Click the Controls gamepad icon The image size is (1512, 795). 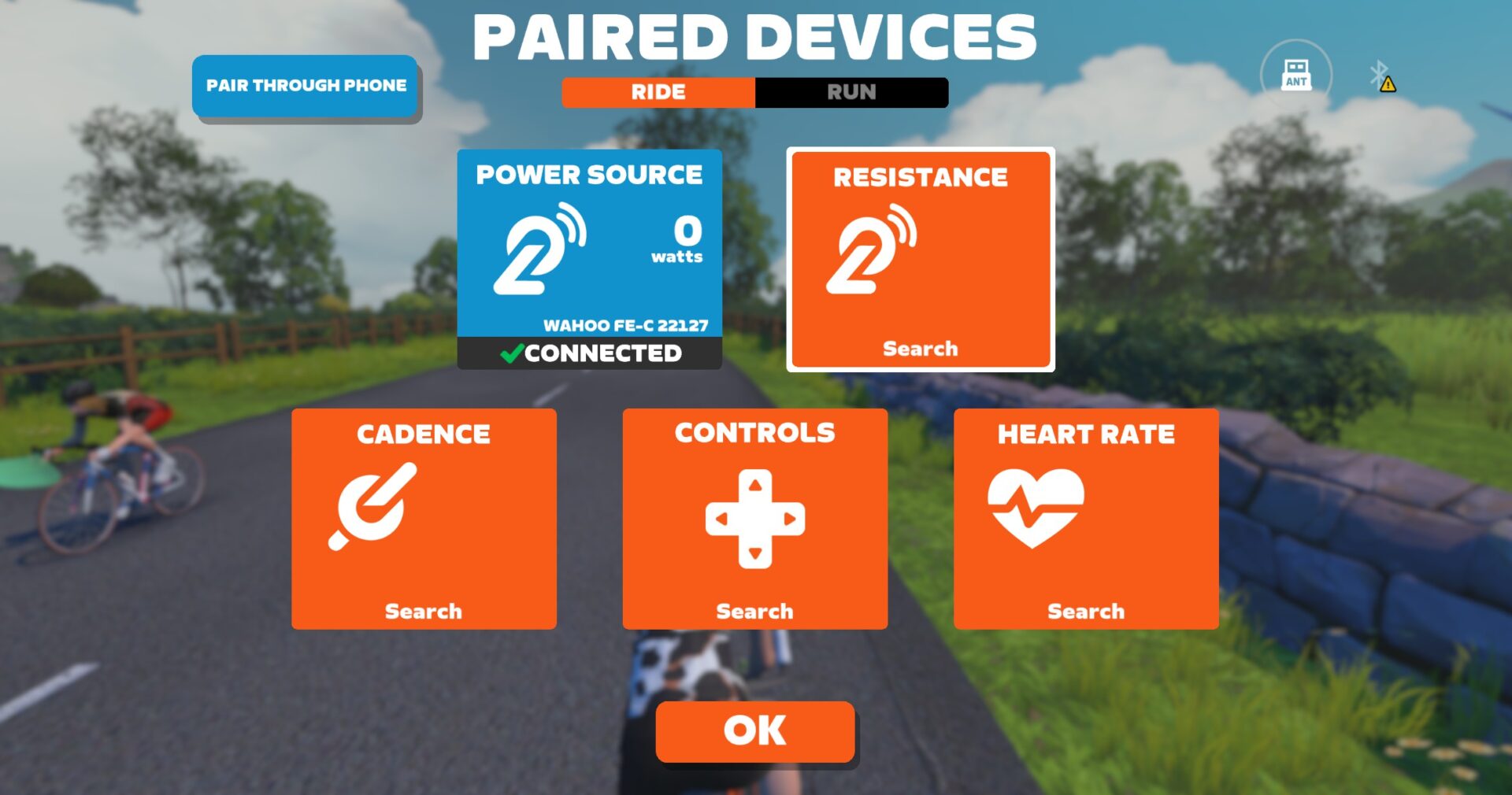coord(755,518)
